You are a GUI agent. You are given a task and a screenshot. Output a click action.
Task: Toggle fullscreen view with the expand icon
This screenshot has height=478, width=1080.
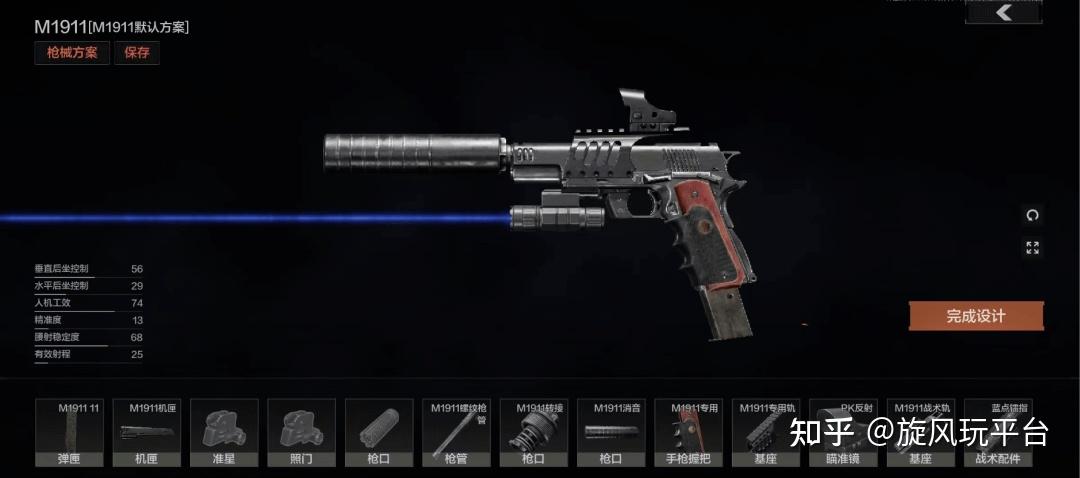pyautogui.click(x=1032, y=248)
